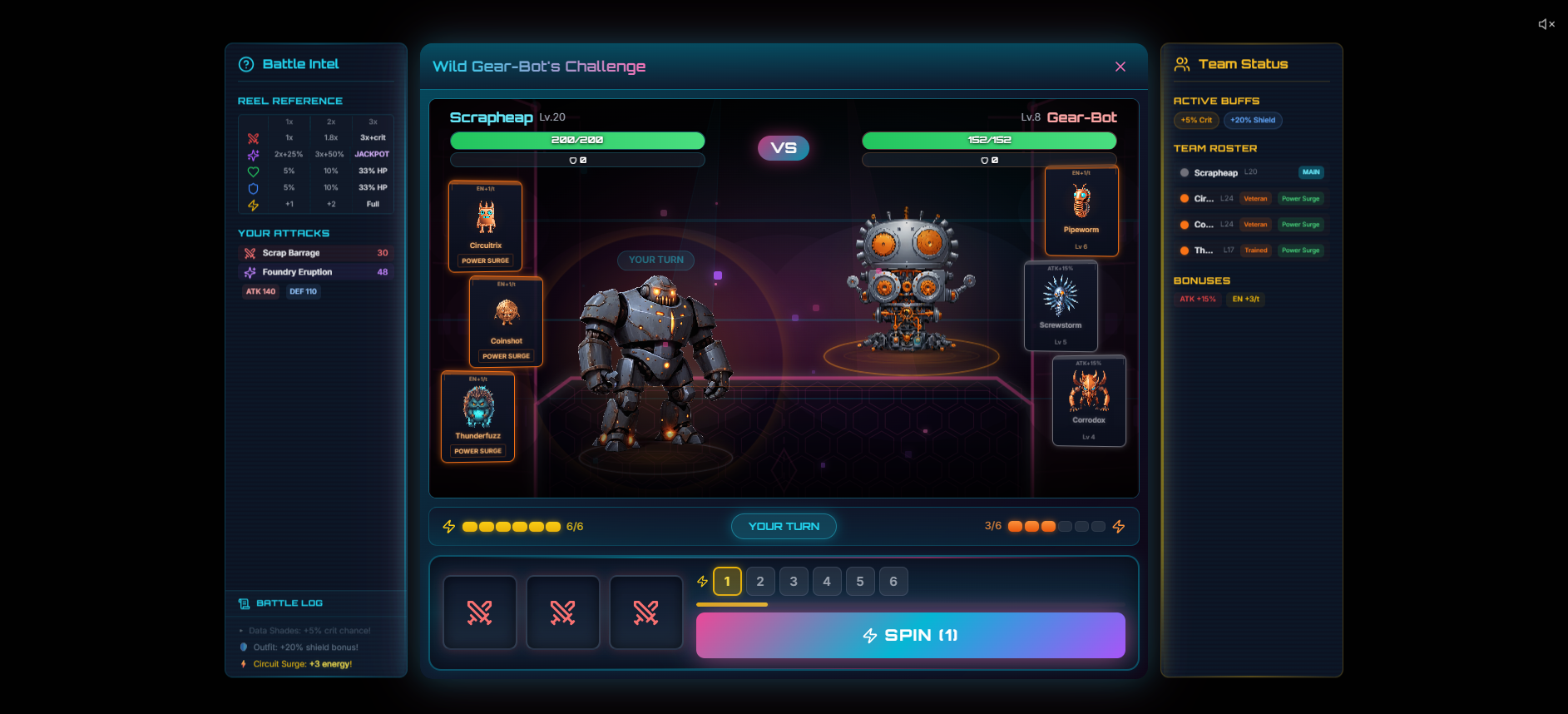The image size is (1568, 714).
Task: Click the Gear-Bot 152/152 health bar
Action: pyautogui.click(x=989, y=140)
